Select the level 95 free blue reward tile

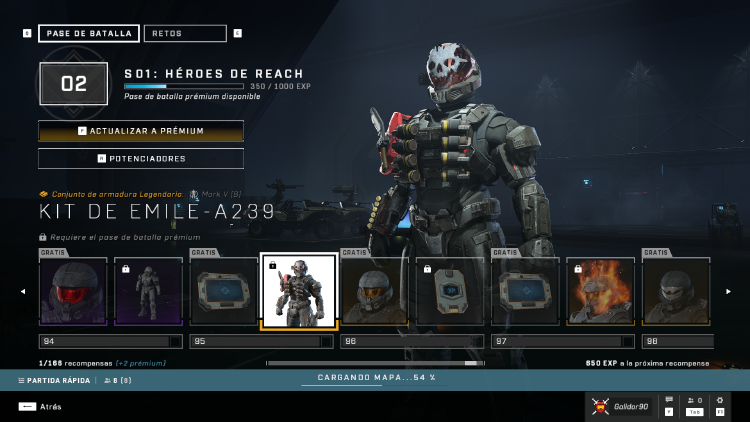(223, 291)
